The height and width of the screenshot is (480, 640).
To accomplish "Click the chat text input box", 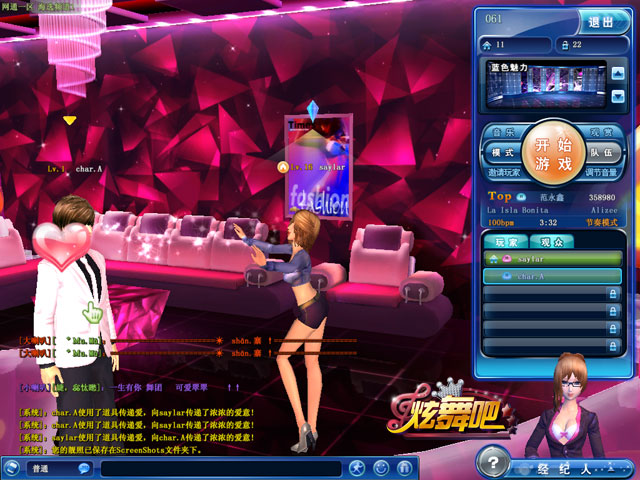I will click(220, 468).
